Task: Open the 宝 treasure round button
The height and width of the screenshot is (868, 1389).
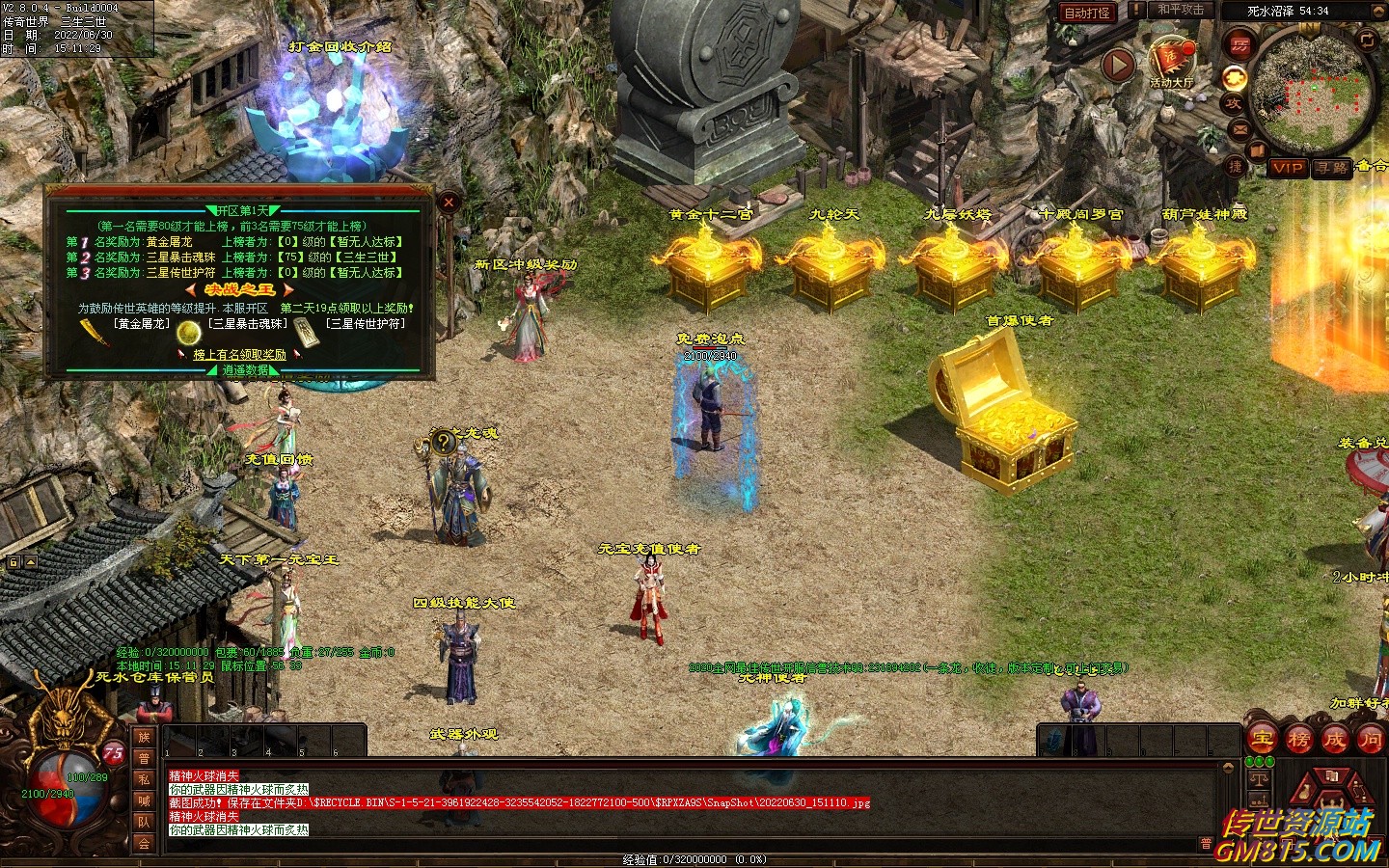Action: click(x=1262, y=741)
